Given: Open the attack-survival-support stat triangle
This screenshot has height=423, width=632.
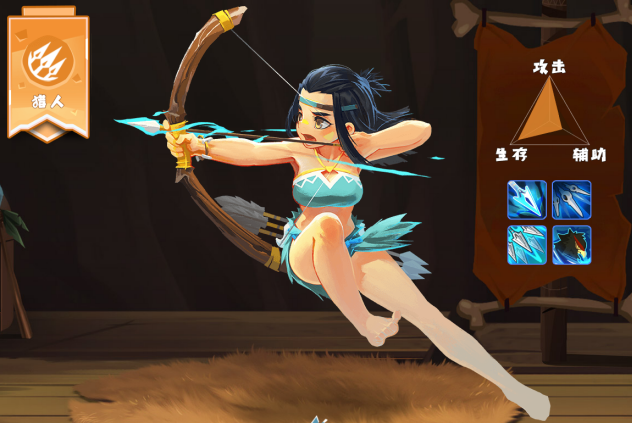Looking at the screenshot, I should (x=548, y=112).
